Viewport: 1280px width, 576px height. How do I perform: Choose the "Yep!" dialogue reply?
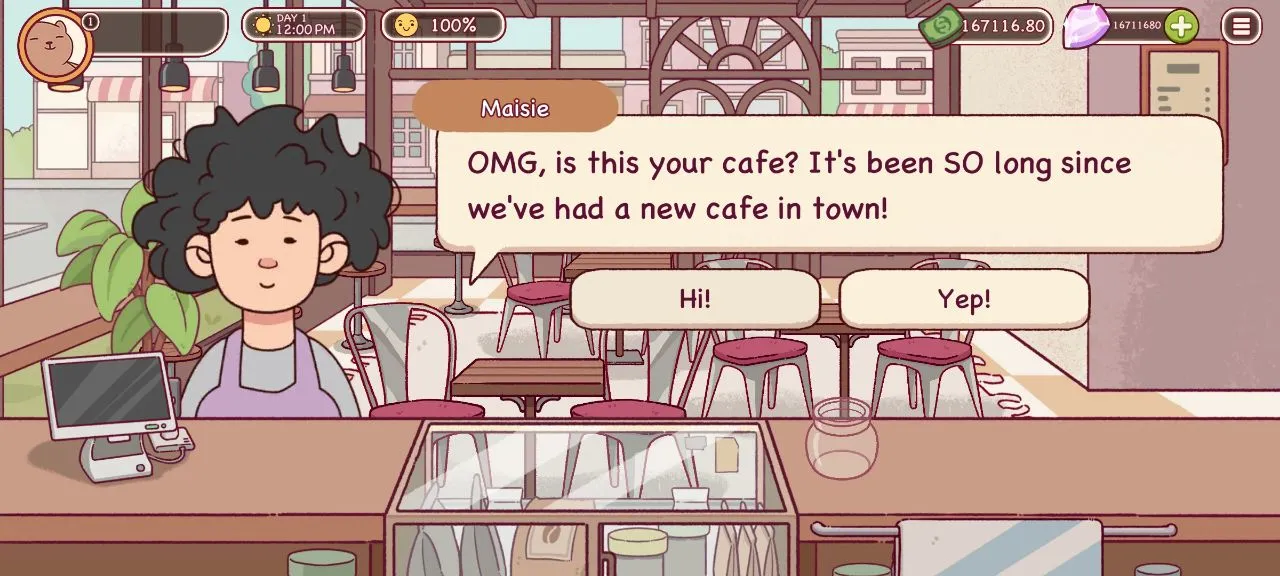964,299
